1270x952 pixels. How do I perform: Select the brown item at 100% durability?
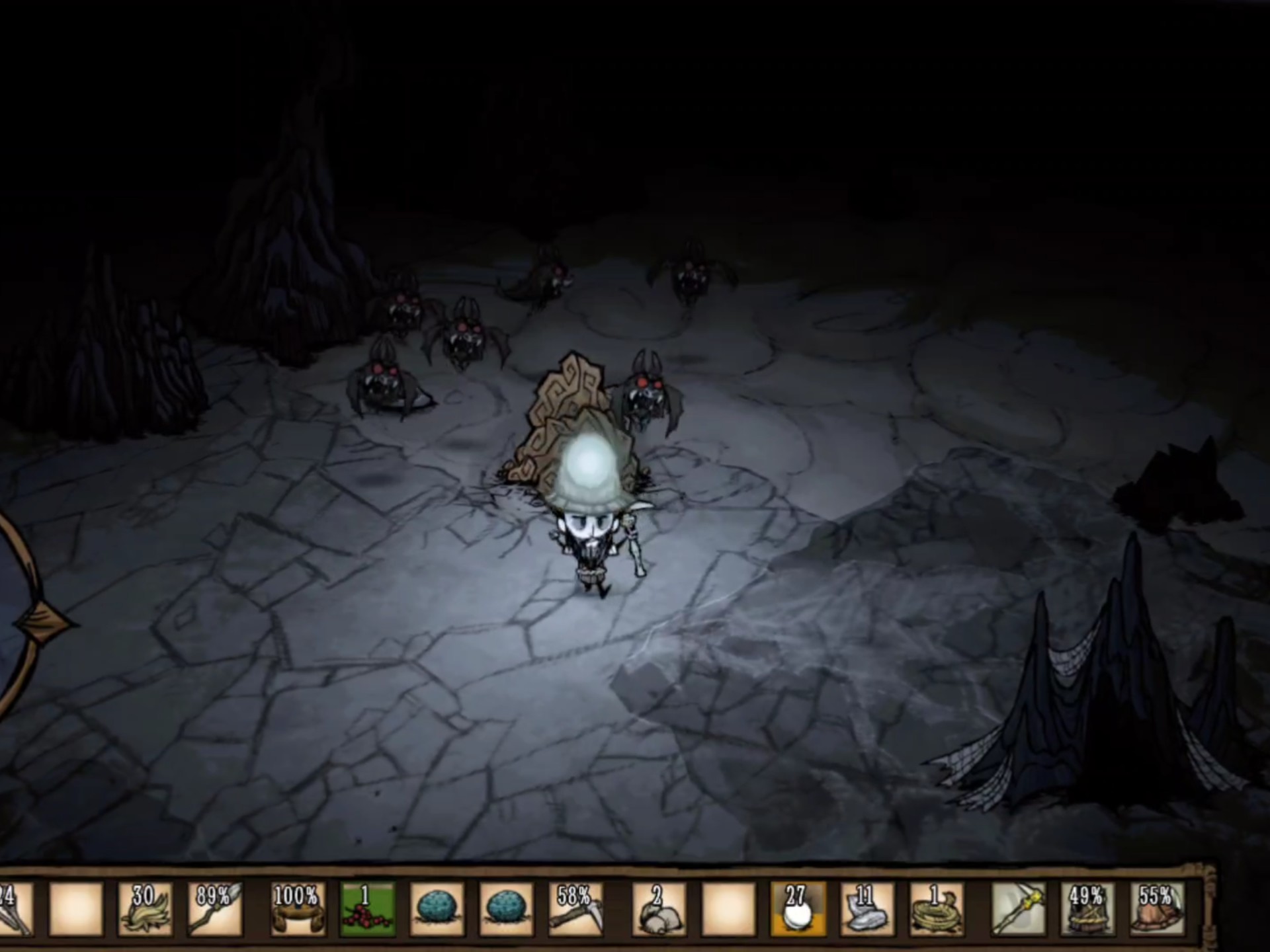point(298,908)
